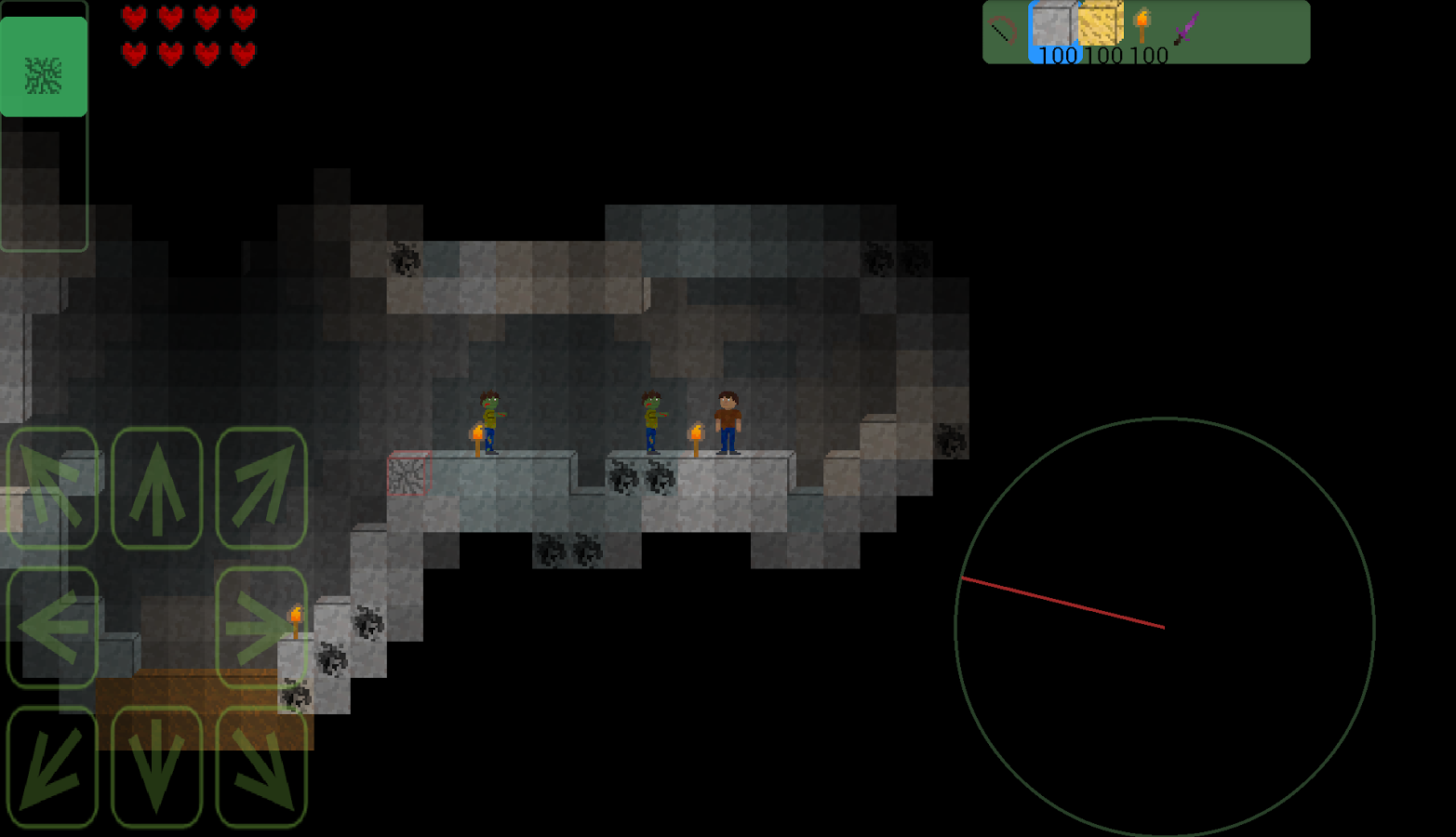This screenshot has height=837, width=1456.
Task: Equip the torch from the hotbar
Action: point(1143,26)
